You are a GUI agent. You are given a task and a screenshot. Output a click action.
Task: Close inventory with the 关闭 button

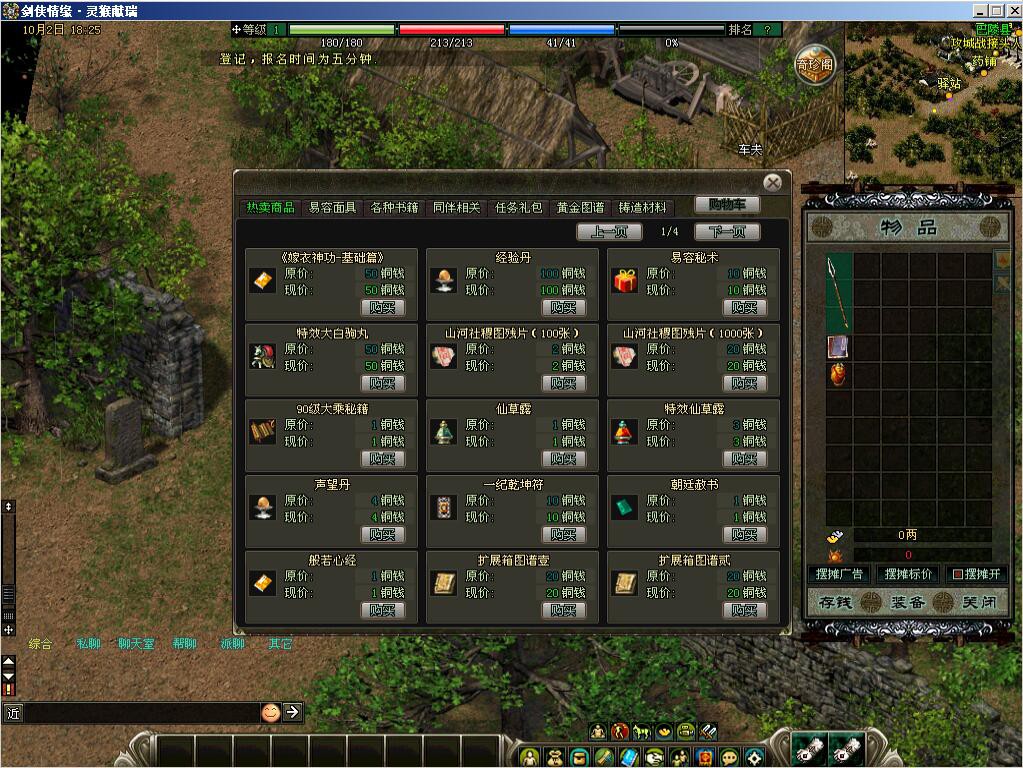tap(972, 603)
